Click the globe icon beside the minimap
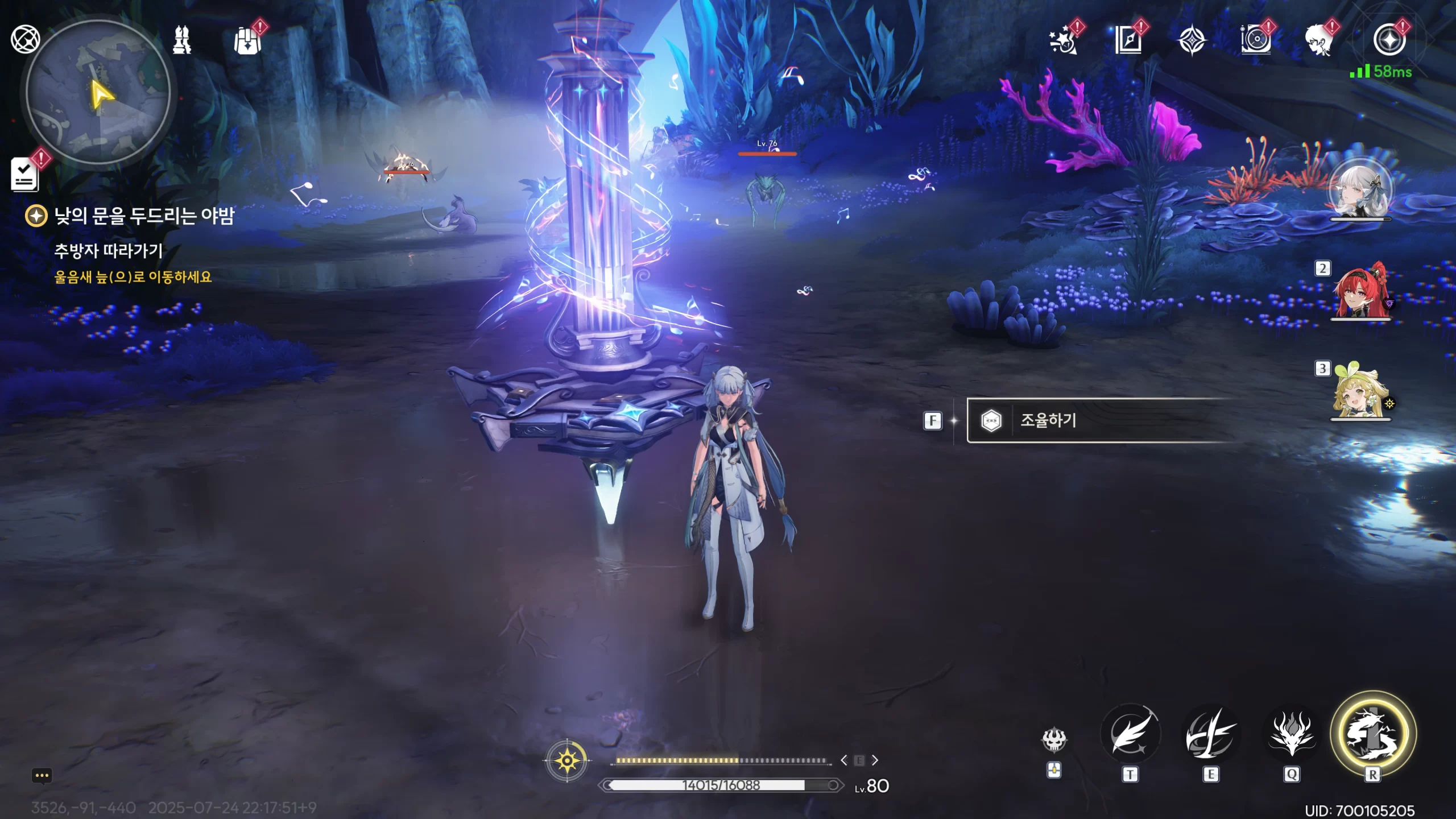 click(25, 39)
